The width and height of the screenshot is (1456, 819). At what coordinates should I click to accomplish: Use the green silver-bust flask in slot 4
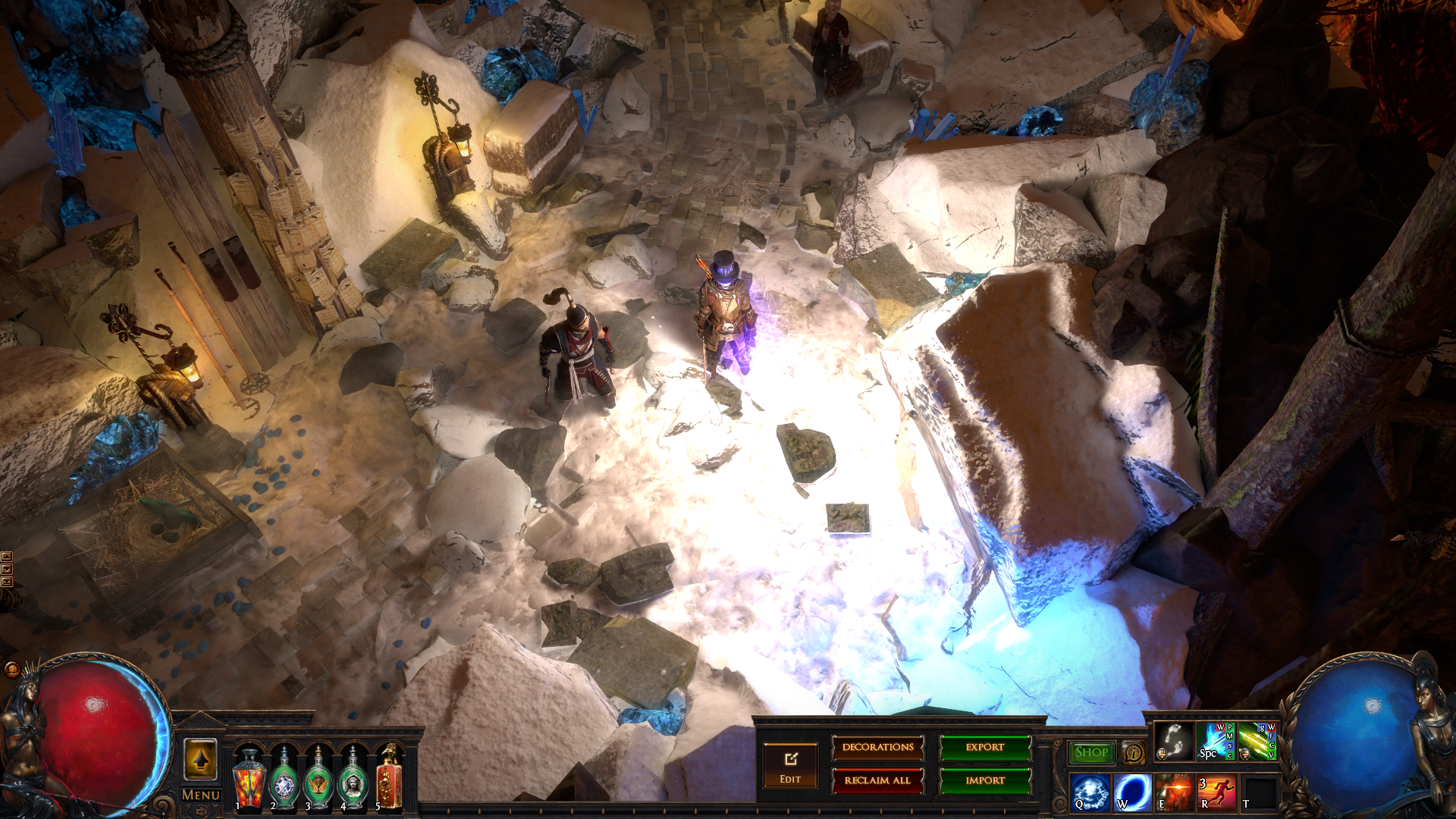coord(353,779)
